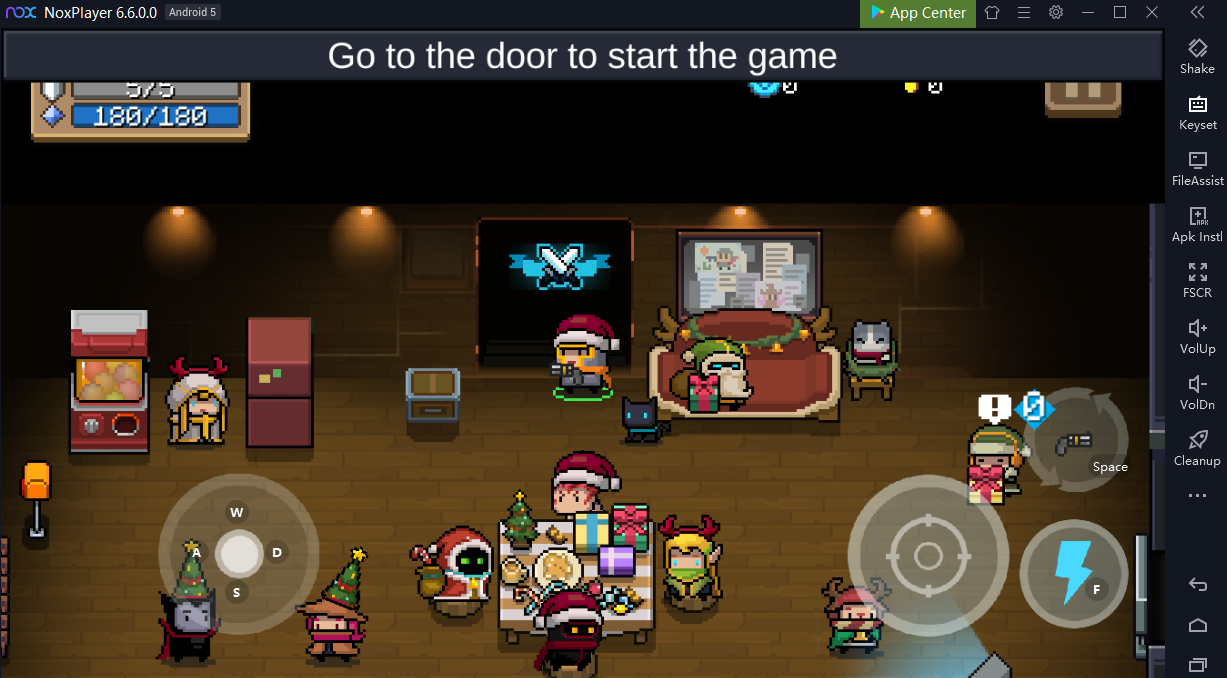Tap the Android back arrow button

coord(1197,585)
